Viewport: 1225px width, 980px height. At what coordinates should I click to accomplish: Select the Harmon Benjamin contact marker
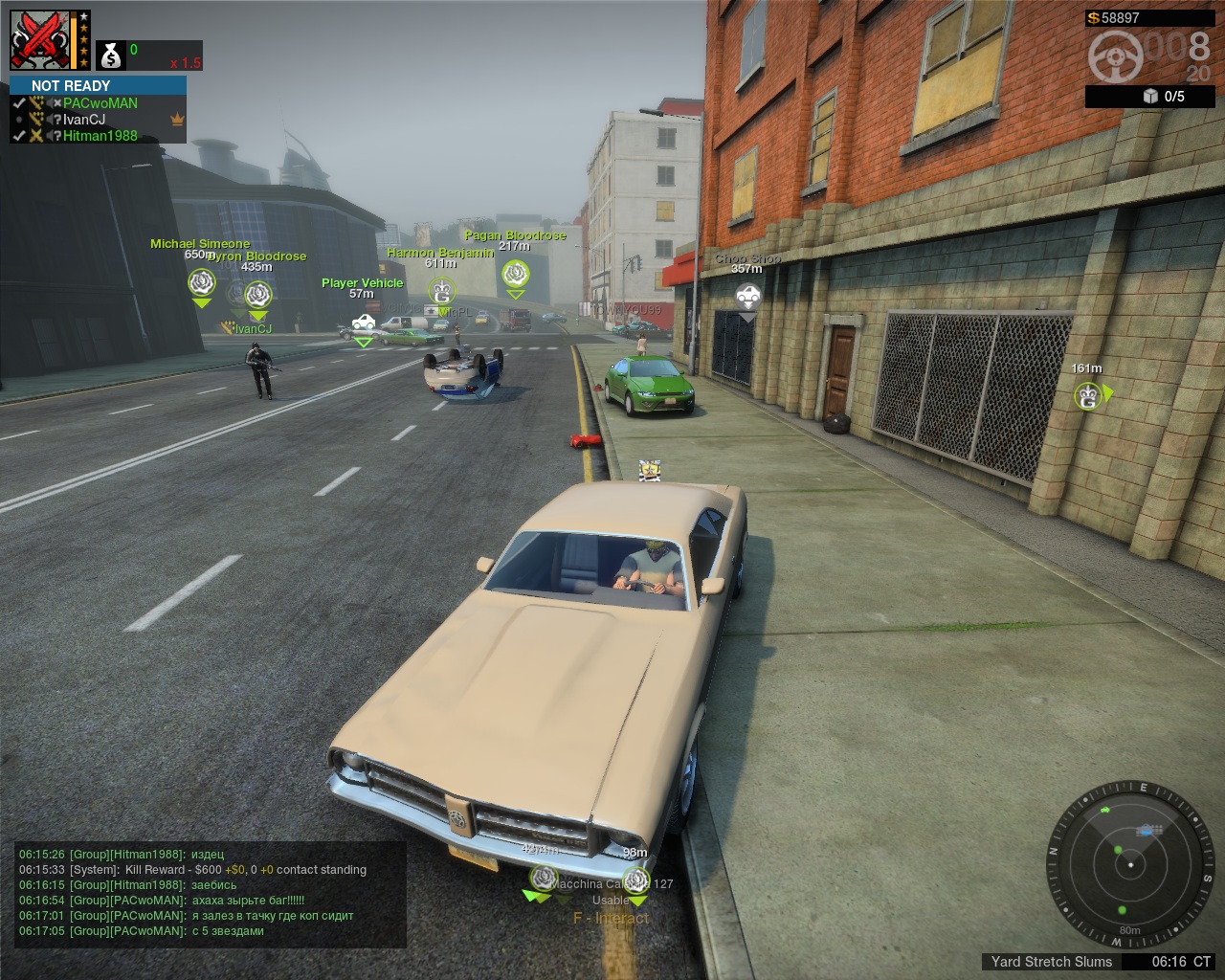[x=441, y=291]
